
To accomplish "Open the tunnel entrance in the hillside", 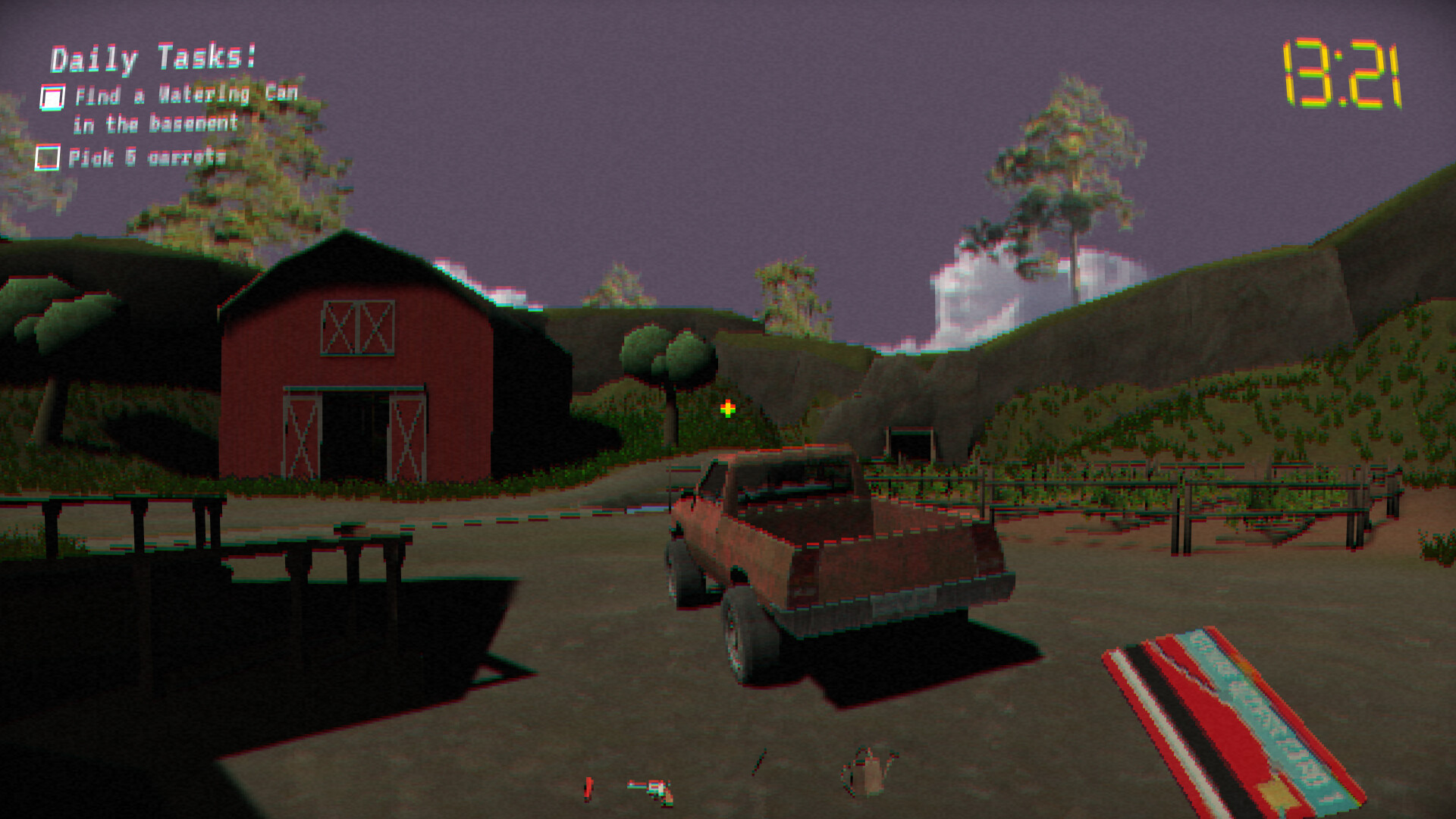I will [x=910, y=444].
